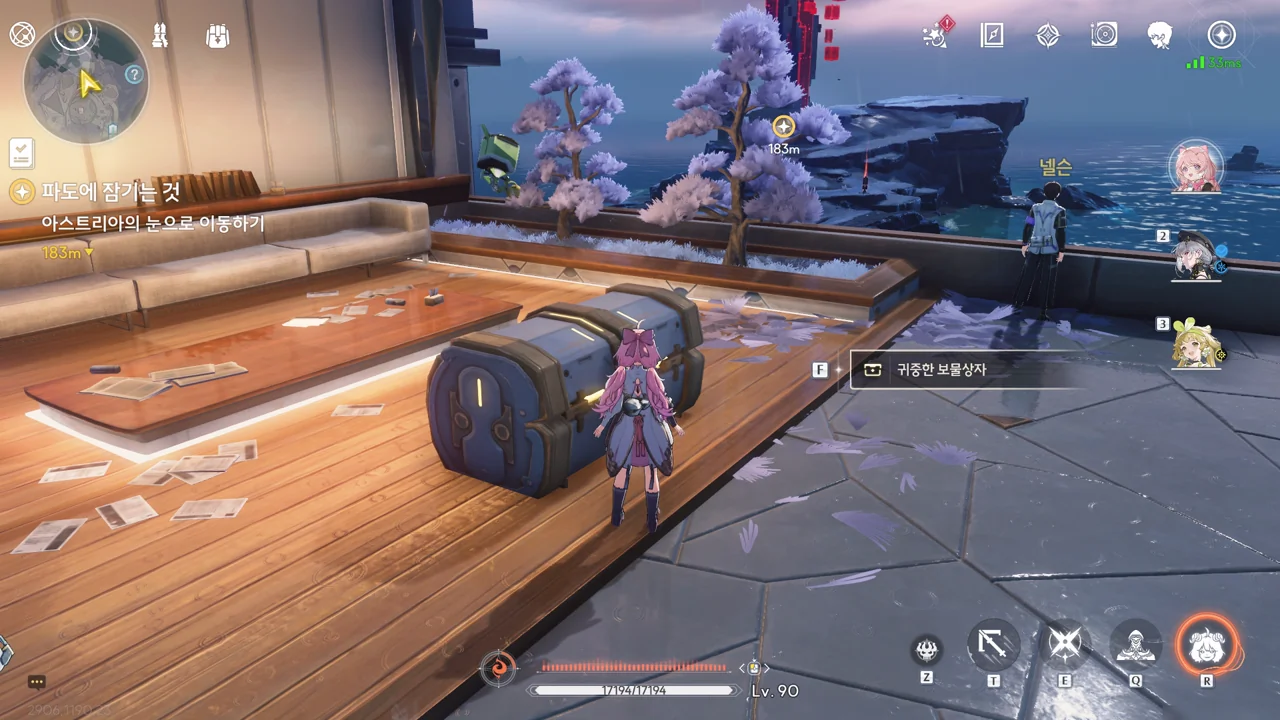Switch to the pink-haired first party member

pyautogui.click(x=1196, y=167)
